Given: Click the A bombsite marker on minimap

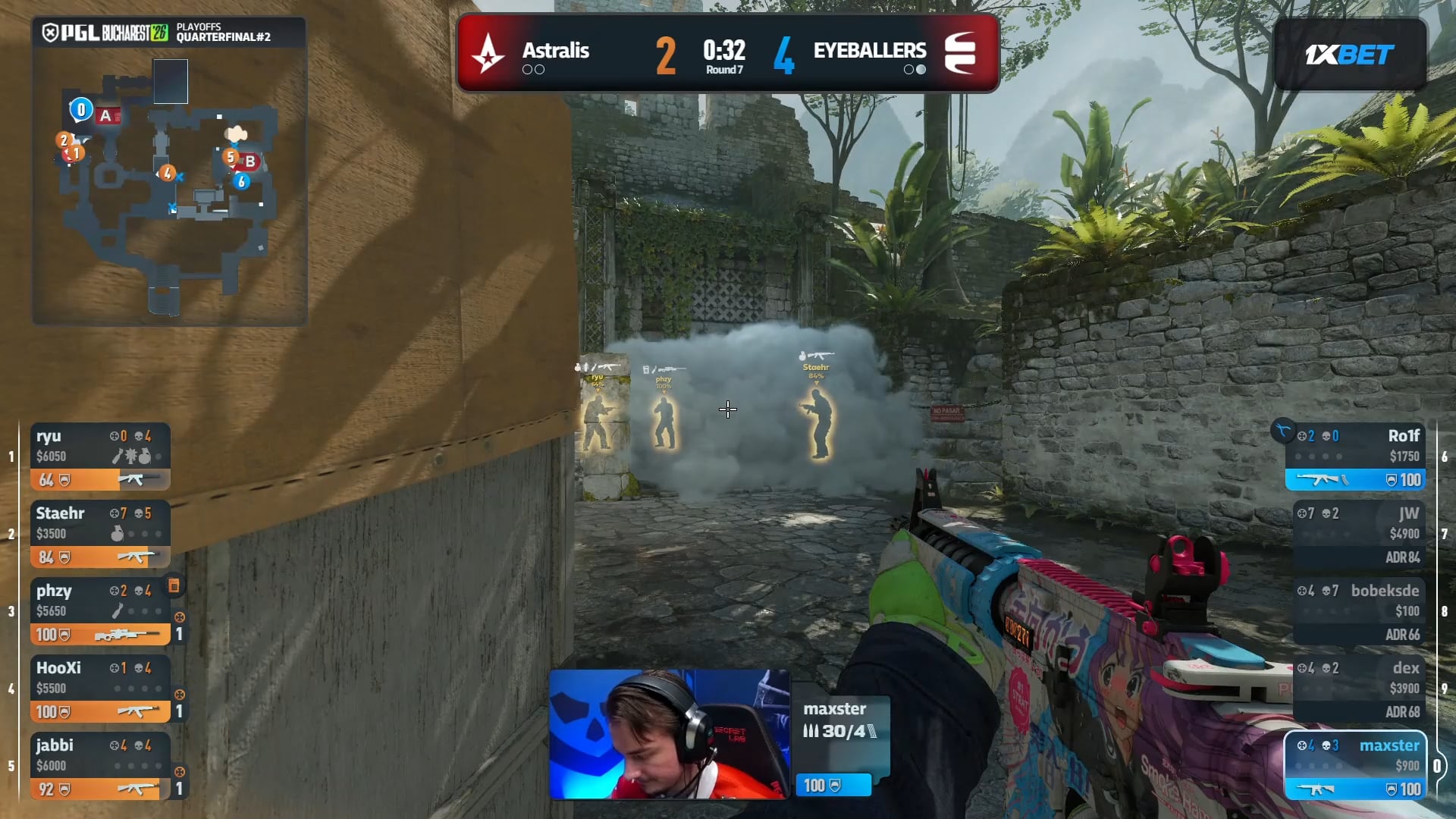Looking at the screenshot, I should point(106,116).
